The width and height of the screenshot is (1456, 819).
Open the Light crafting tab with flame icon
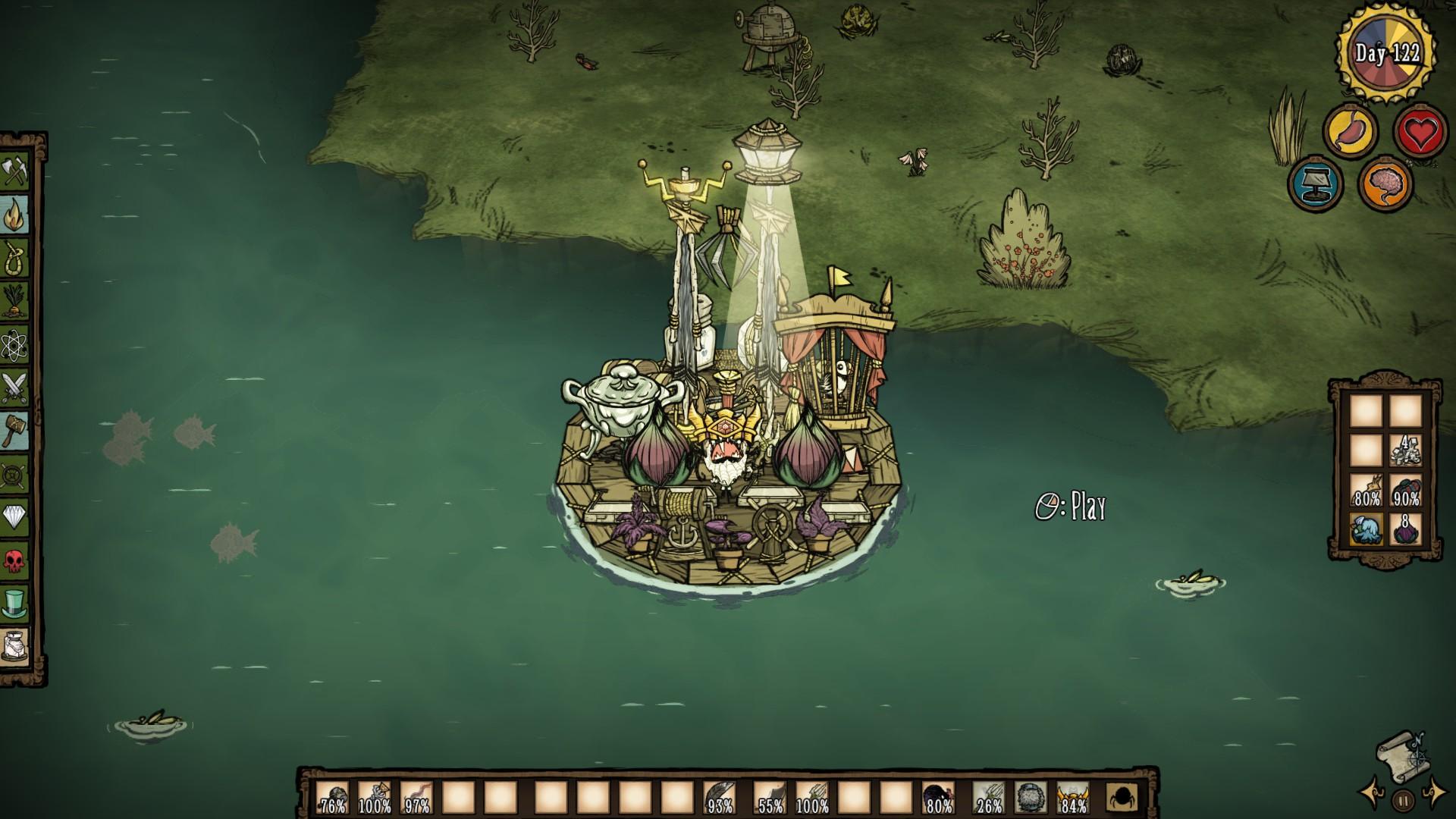click(x=16, y=215)
